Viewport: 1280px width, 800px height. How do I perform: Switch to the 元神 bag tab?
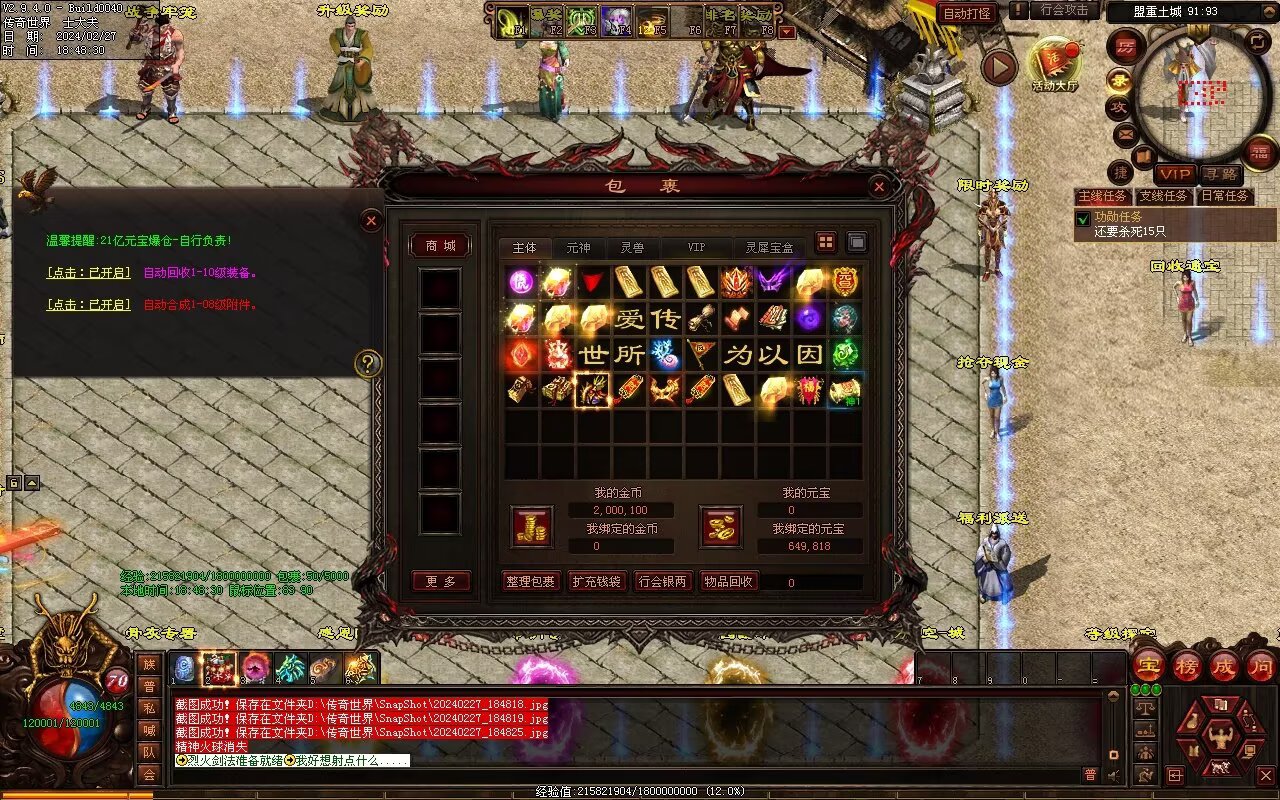(x=578, y=247)
